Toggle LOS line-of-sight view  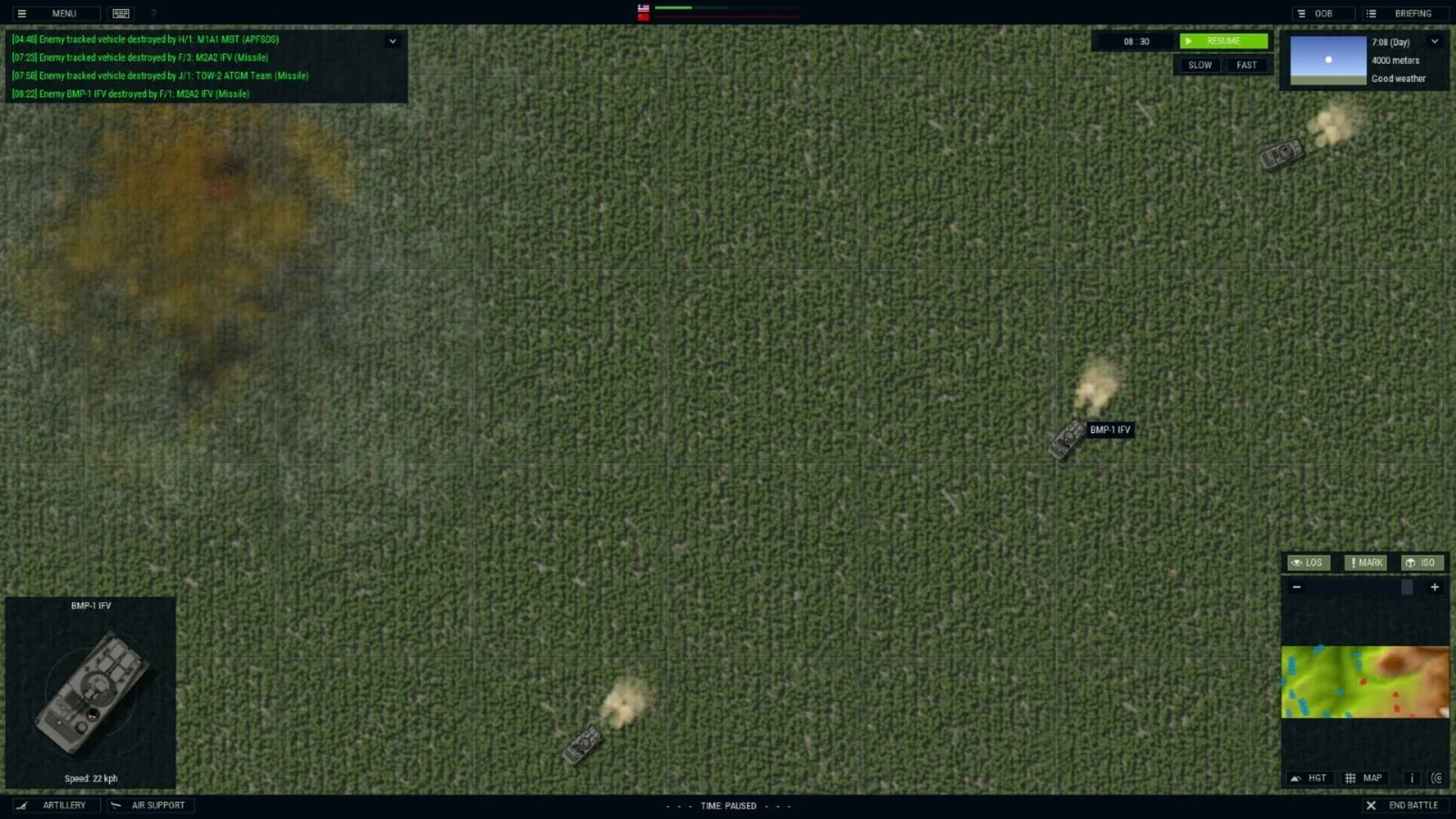pyautogui.click(x=1309, y=563)
